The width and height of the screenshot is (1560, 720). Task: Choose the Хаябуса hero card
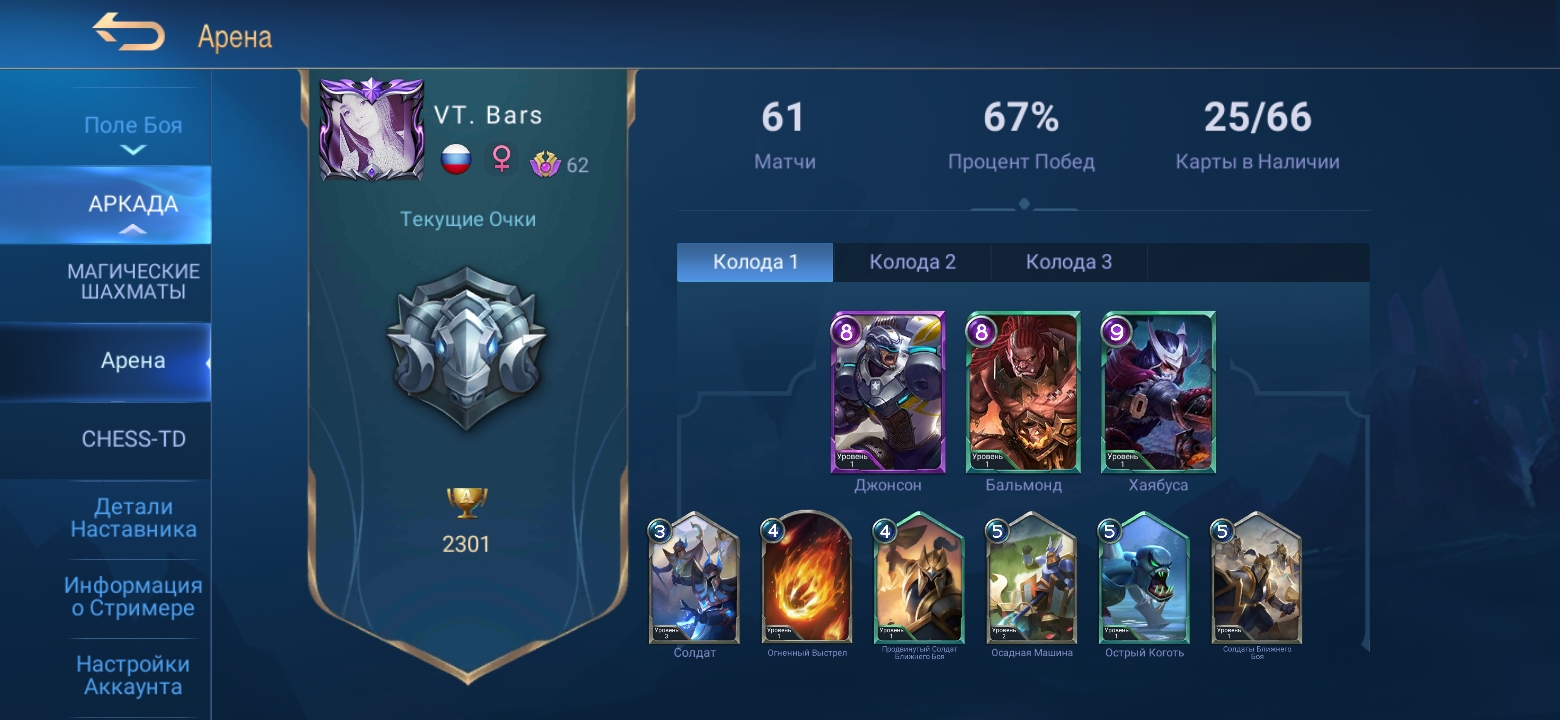pyautogui.click(x=1159, y=393)
